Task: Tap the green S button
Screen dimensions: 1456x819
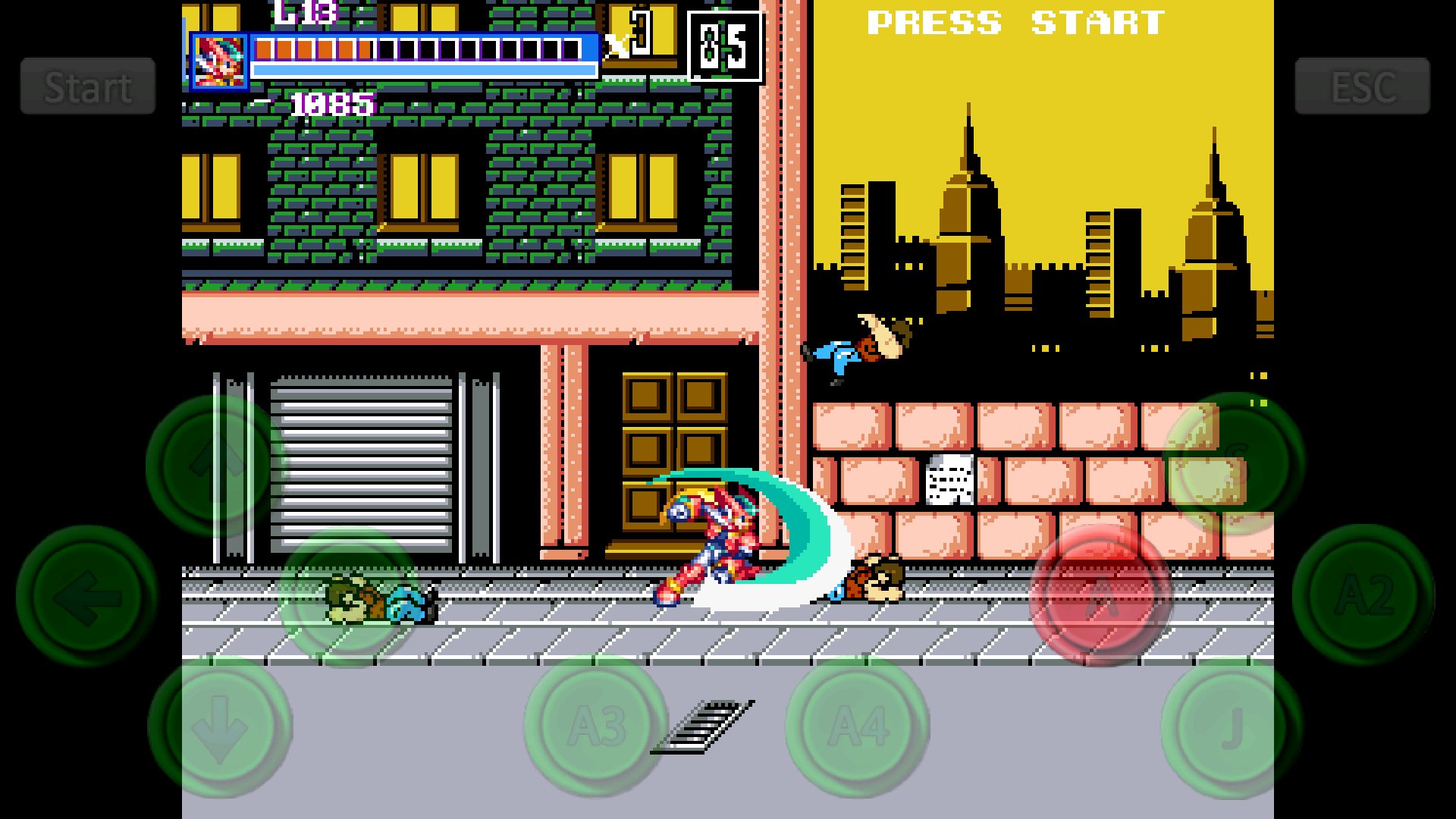Action: click(x=1234, y=462)
